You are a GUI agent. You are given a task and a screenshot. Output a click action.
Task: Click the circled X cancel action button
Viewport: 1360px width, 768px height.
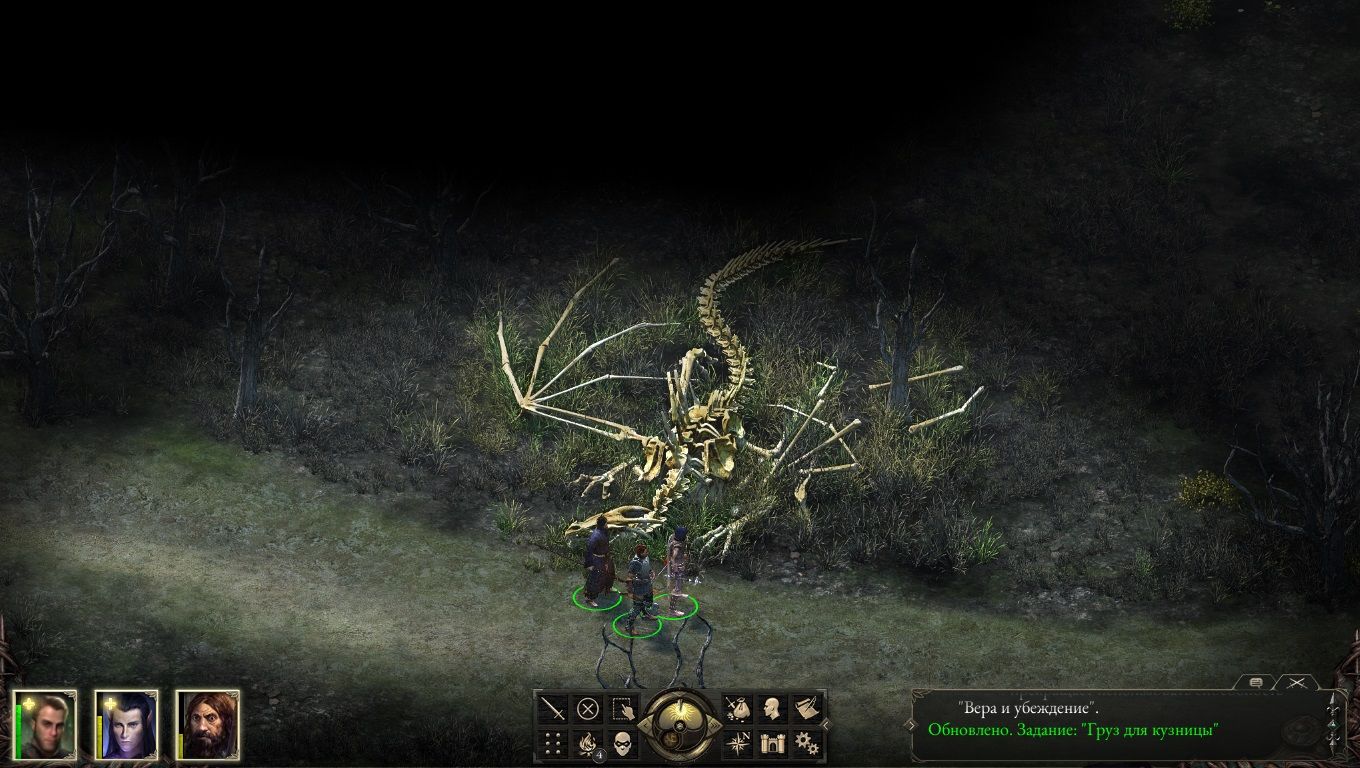pos(588,709)
